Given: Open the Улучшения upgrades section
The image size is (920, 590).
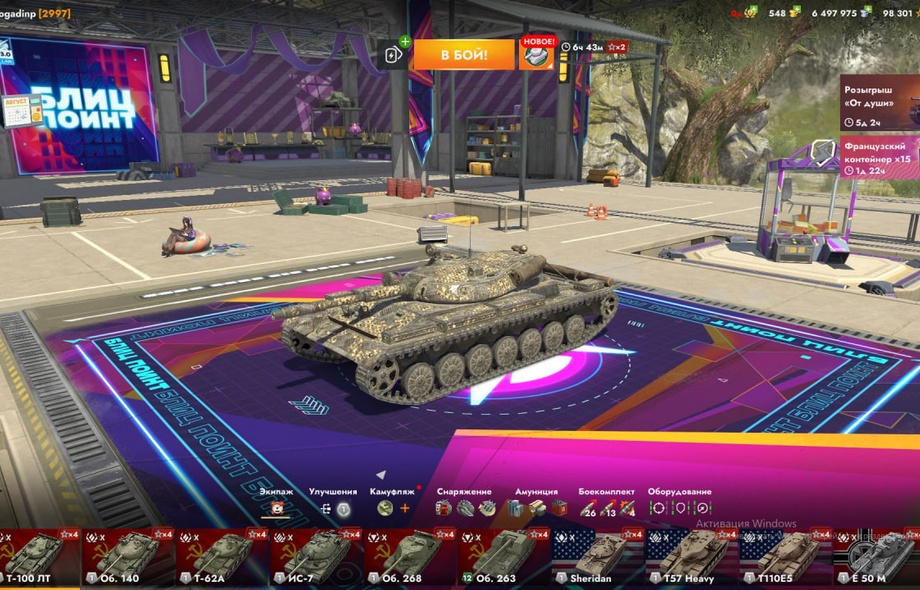Looking at the screenshot, I should click(333, 507).
